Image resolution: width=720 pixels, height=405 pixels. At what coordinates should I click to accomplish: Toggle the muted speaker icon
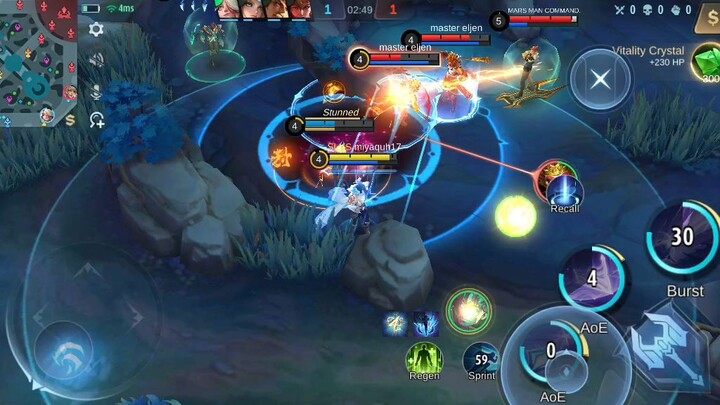point(96,60)
